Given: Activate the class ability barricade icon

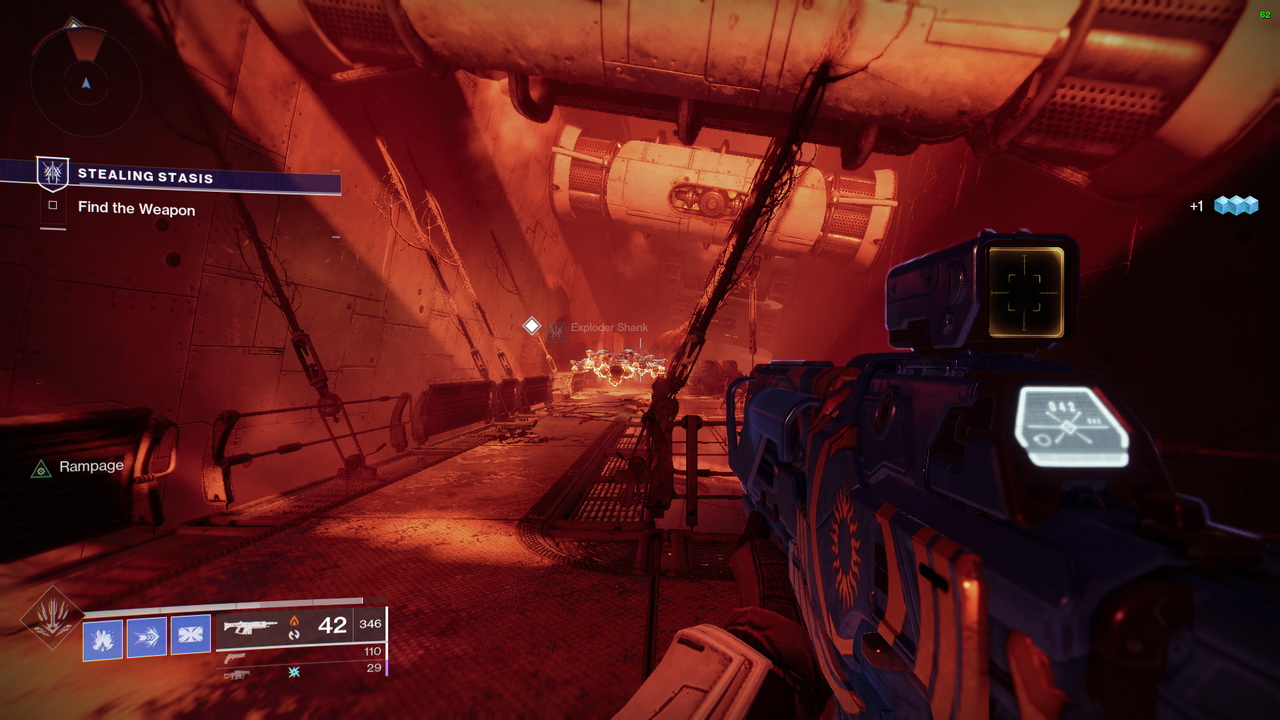Looking at the screenshot, I should coord(191,635).
